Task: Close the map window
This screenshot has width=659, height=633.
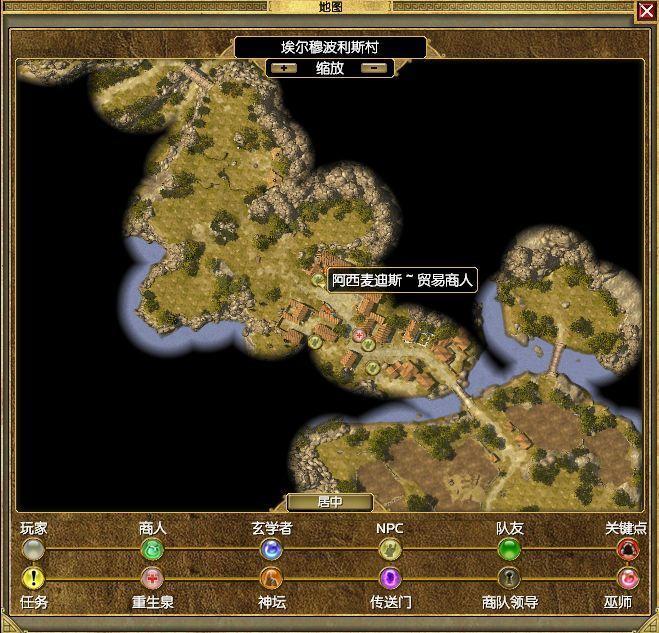Action: coord(646,11)
